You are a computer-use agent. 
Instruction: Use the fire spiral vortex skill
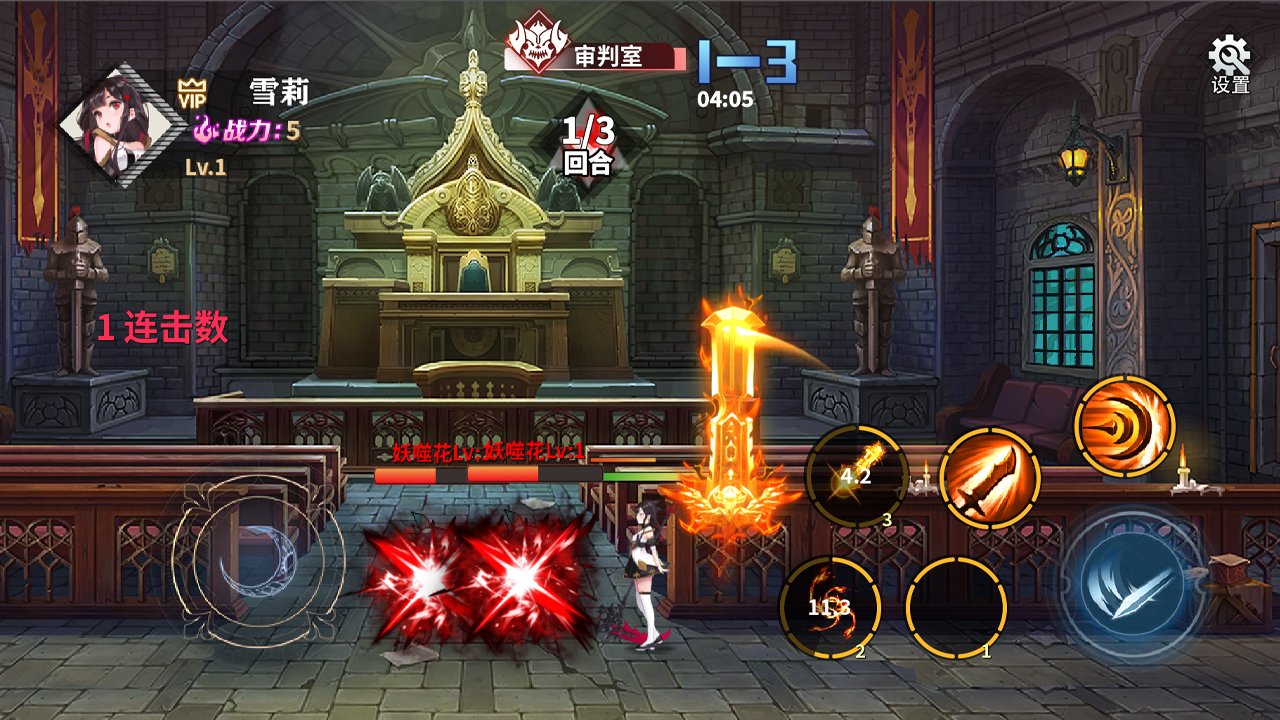1124,426
